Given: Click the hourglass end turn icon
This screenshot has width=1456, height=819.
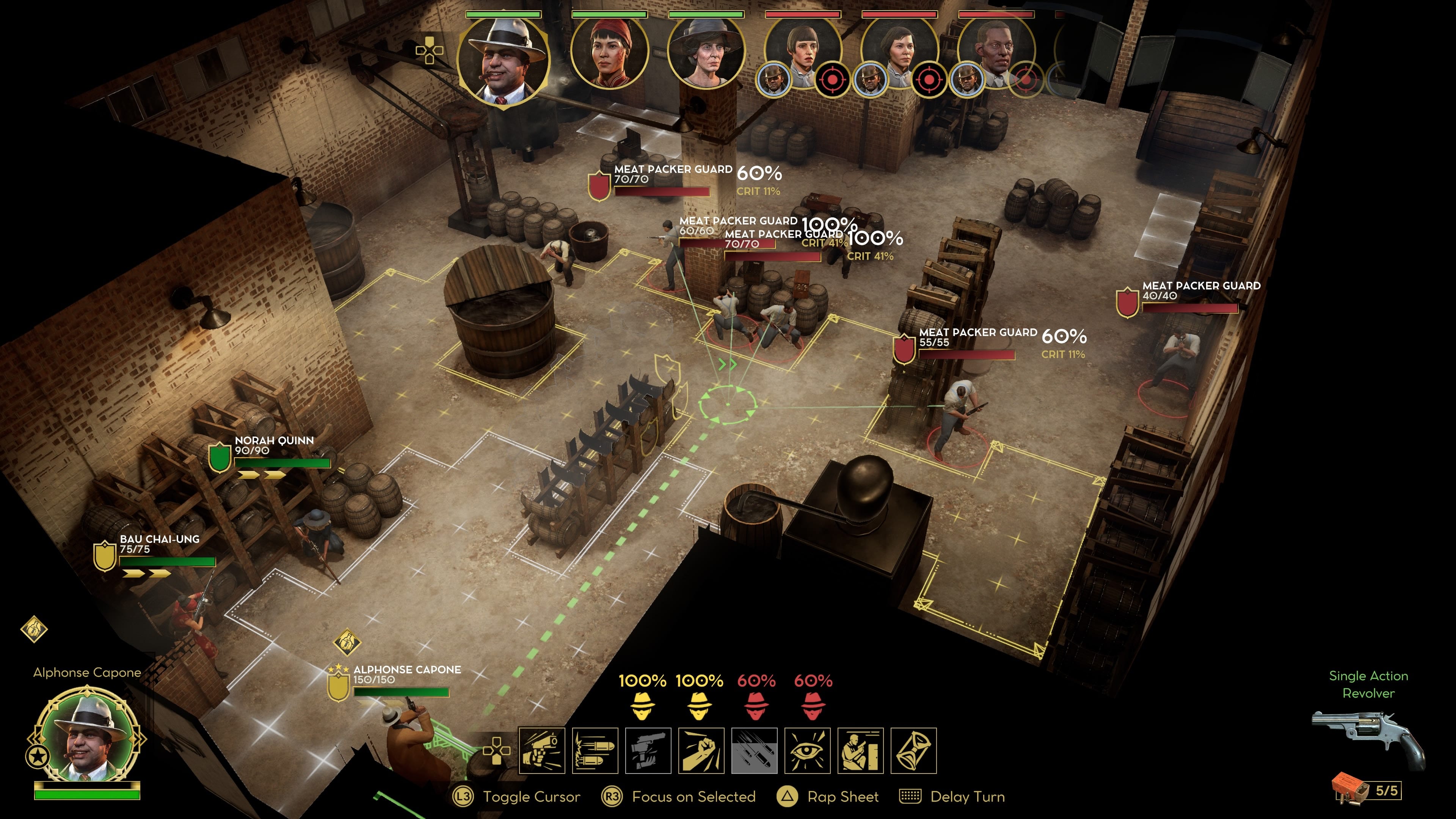Looking at the screenshot, I should [x=913, y=751].
